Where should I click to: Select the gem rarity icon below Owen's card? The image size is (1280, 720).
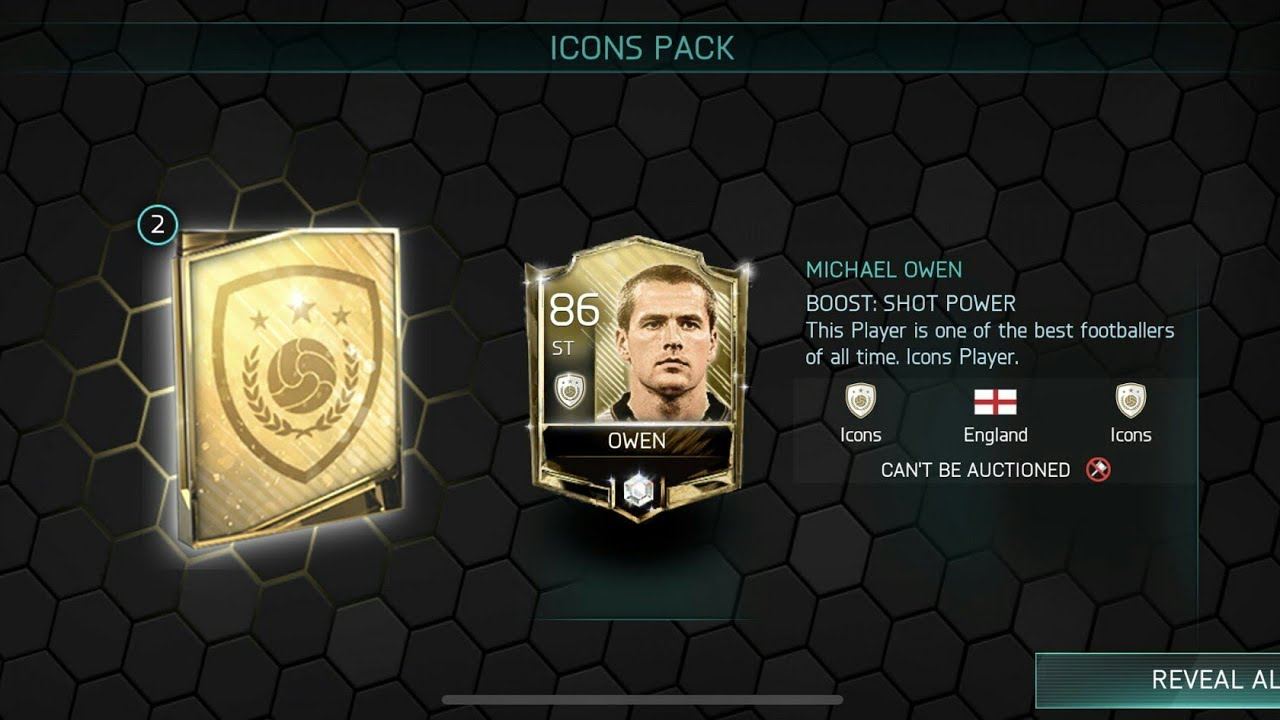pyautogui.click(x=640, y=490)
